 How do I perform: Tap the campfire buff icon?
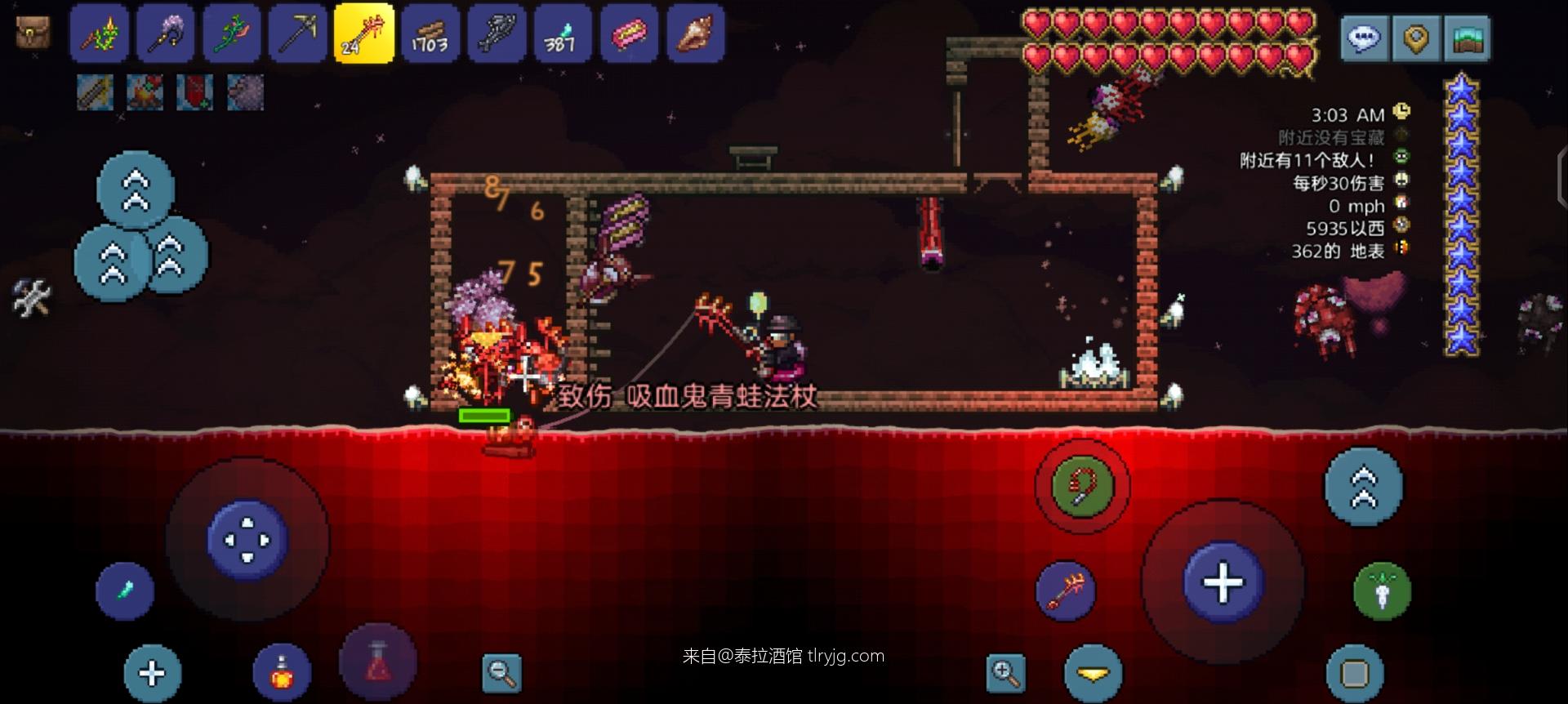tap(145, 92)
